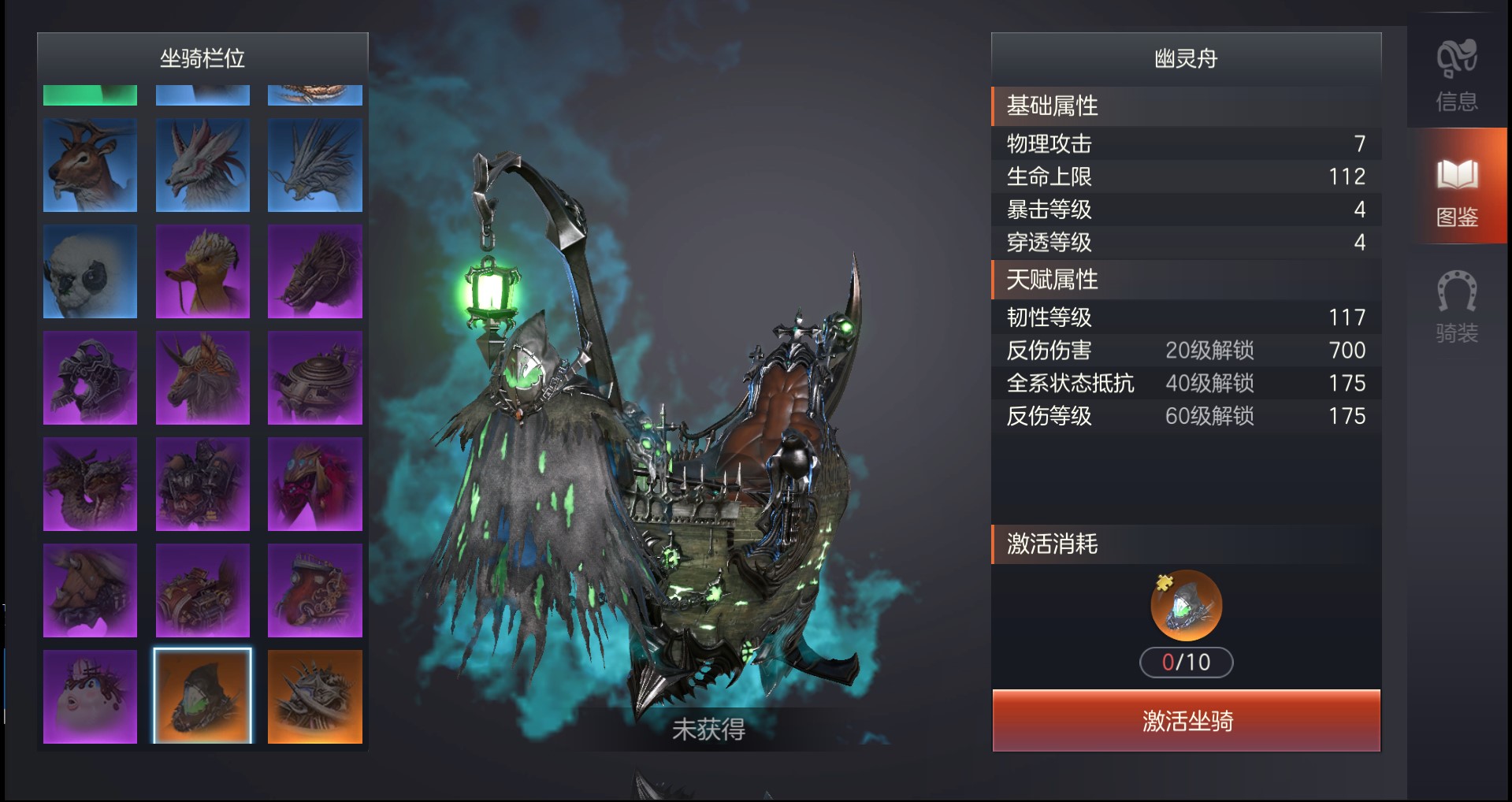This screenshot has width=1512, height=802.
Task: Select the yellow duck mount slot
Action: (202, 272)
